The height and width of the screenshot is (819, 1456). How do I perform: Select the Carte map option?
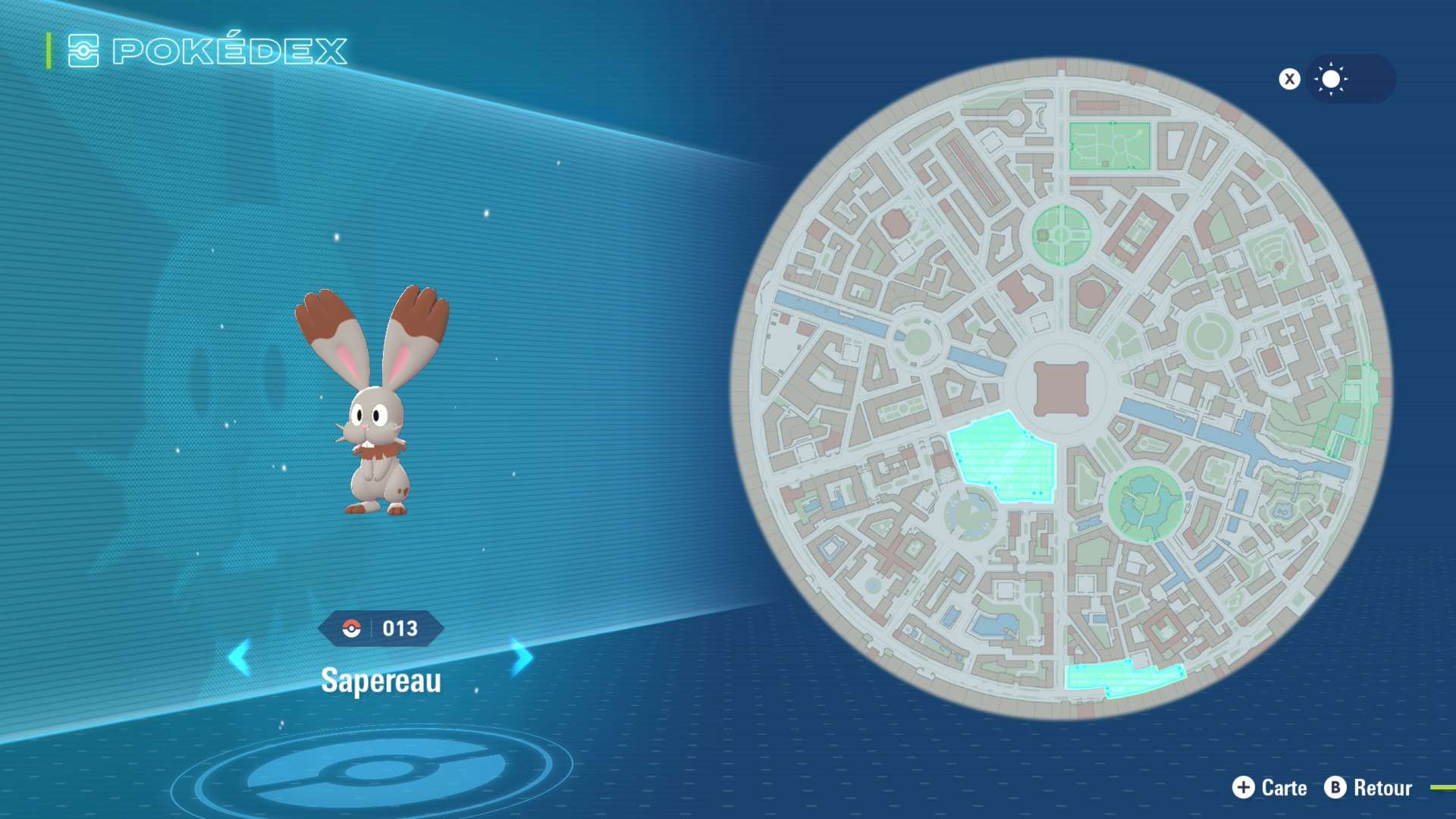tap(1270, 788)
